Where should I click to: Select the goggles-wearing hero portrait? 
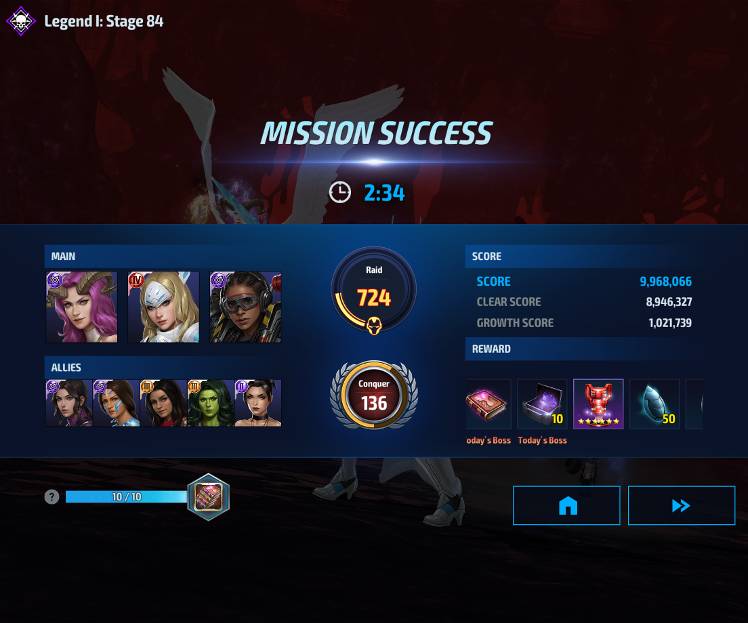(245, 307)
